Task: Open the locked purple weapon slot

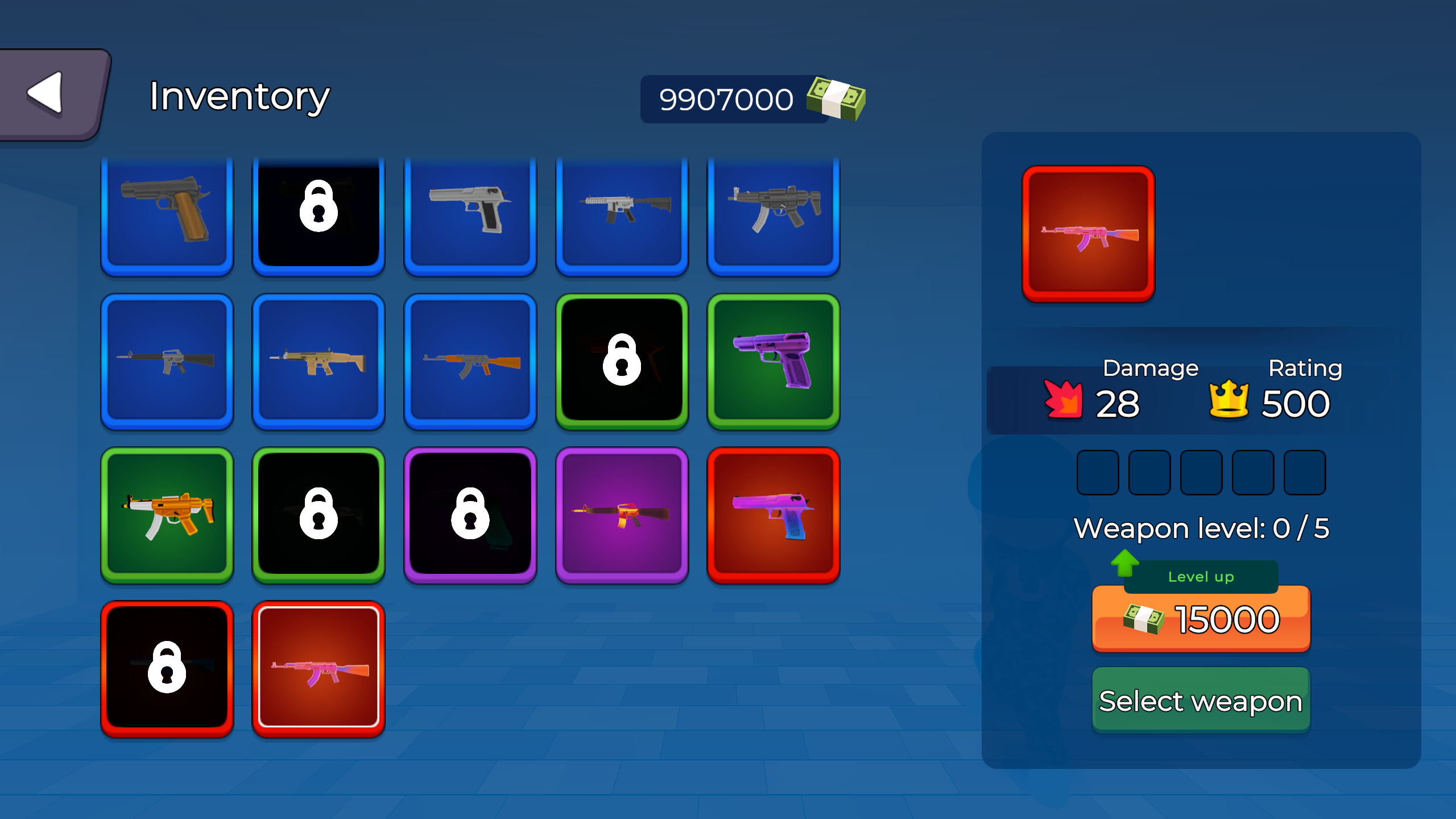Action: (x=470, y=515)
